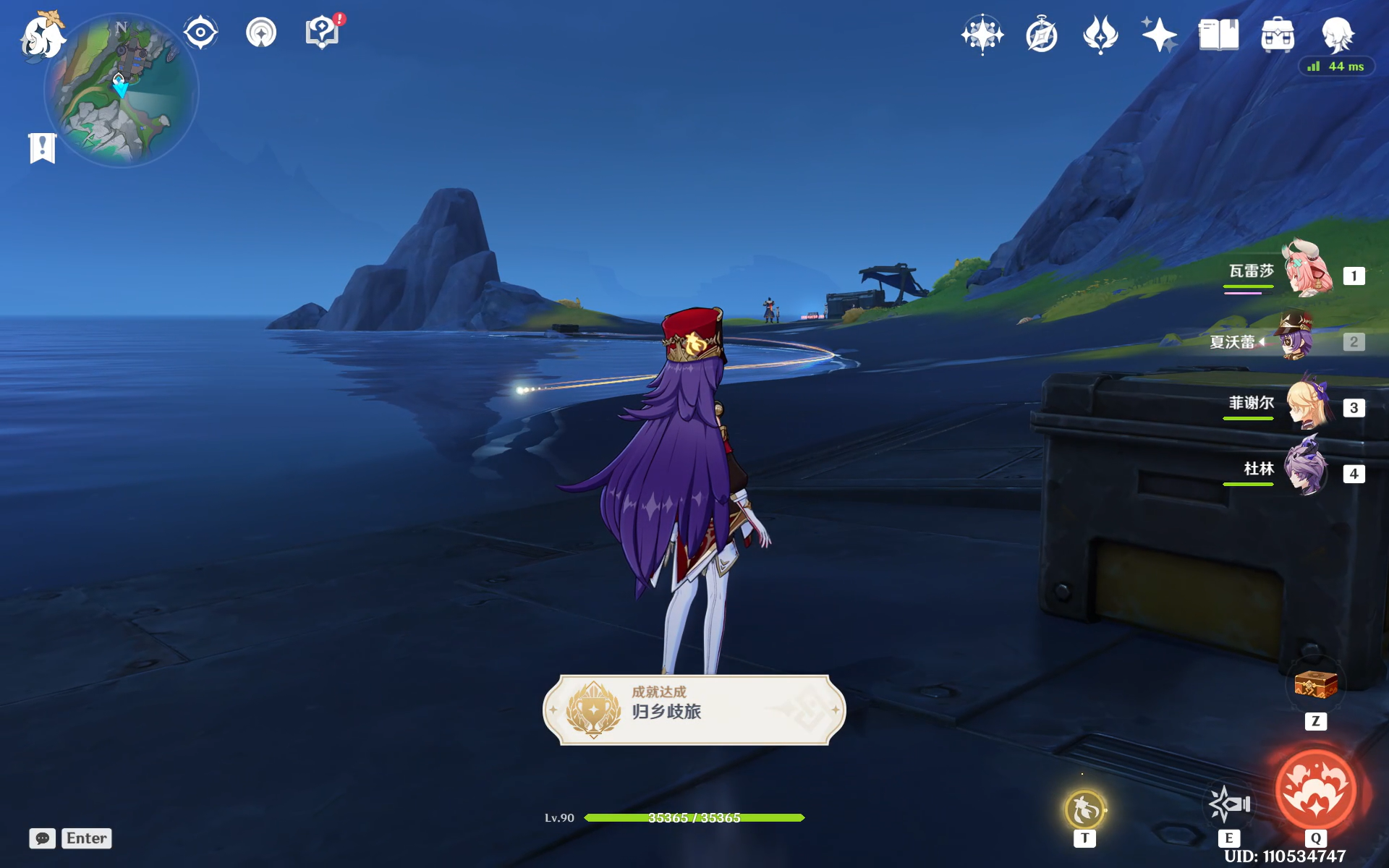Open the chat box speech bubble
Screen dimensions: 1389x868
[43, 838]
